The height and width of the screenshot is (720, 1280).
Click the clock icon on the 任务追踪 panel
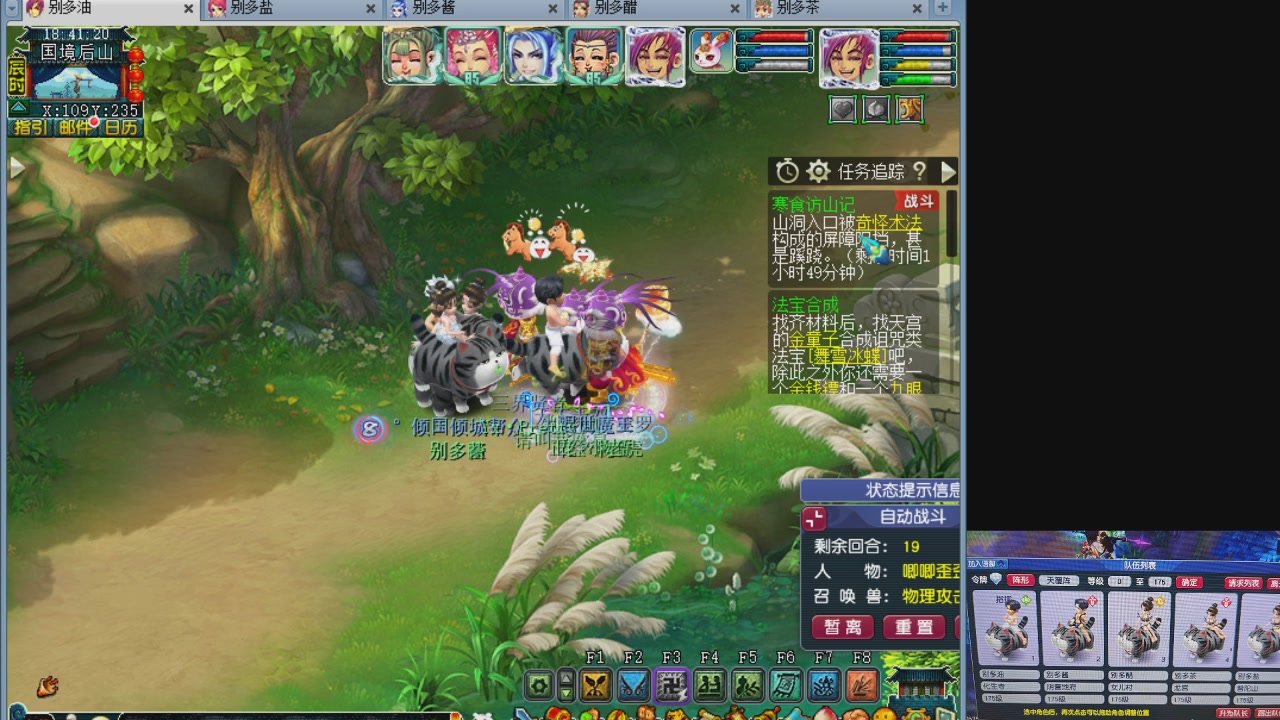(x=787, y=171)
